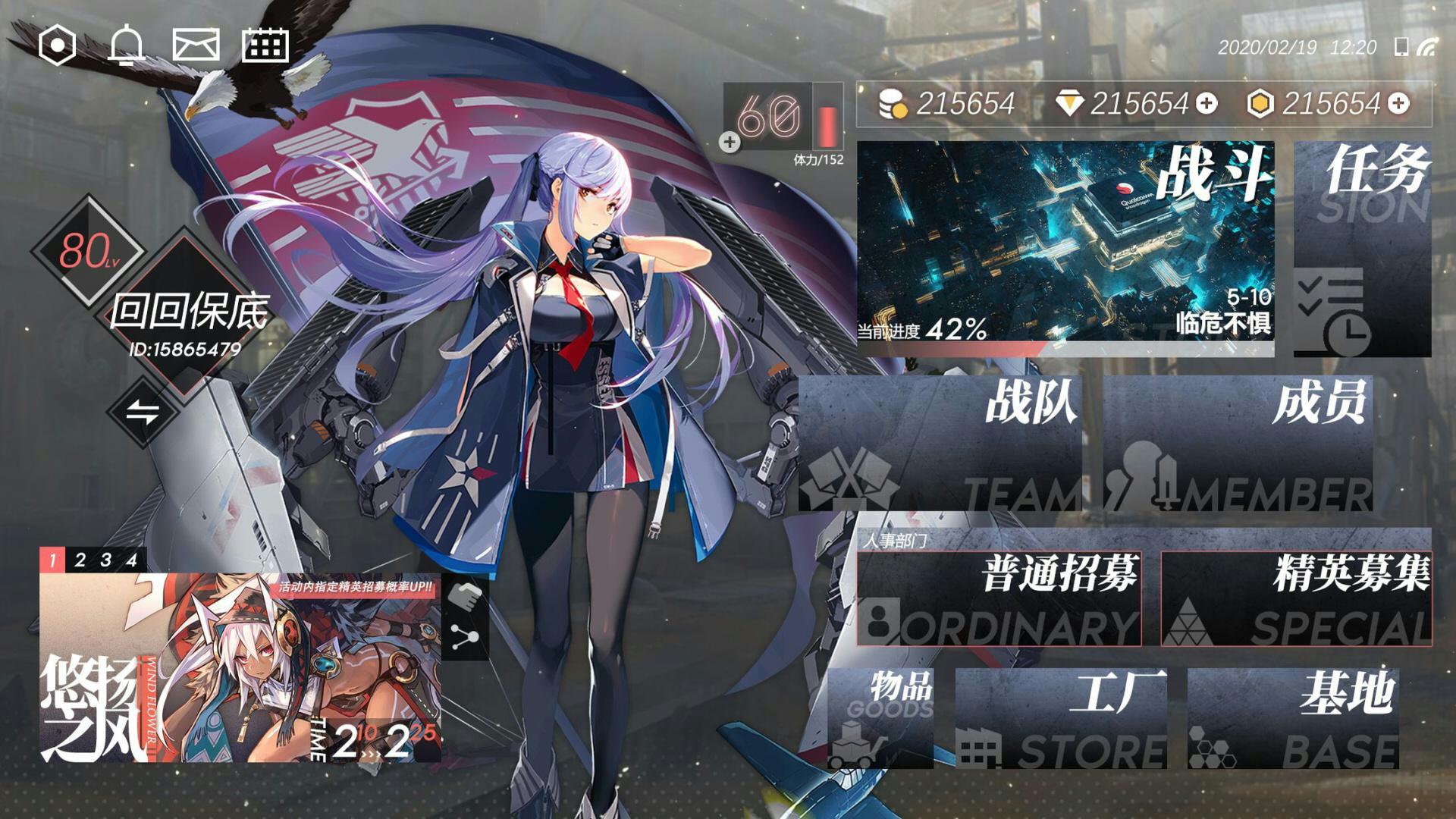1456x819 pixels.
Task: Add stamina with the plus button
Action: pyautogui.click(x=730, y=142)
